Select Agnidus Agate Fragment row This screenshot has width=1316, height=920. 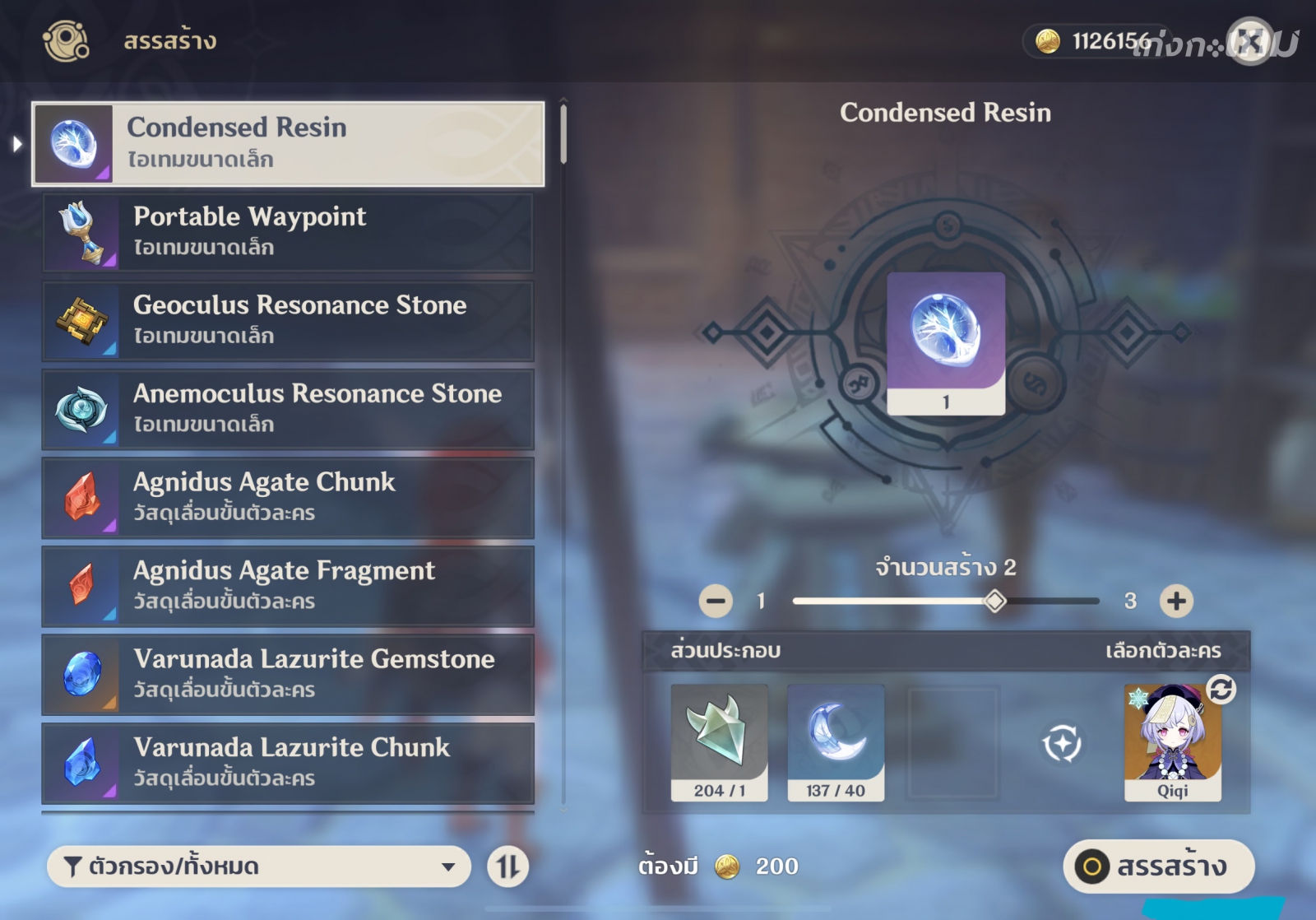coord(288,586)
